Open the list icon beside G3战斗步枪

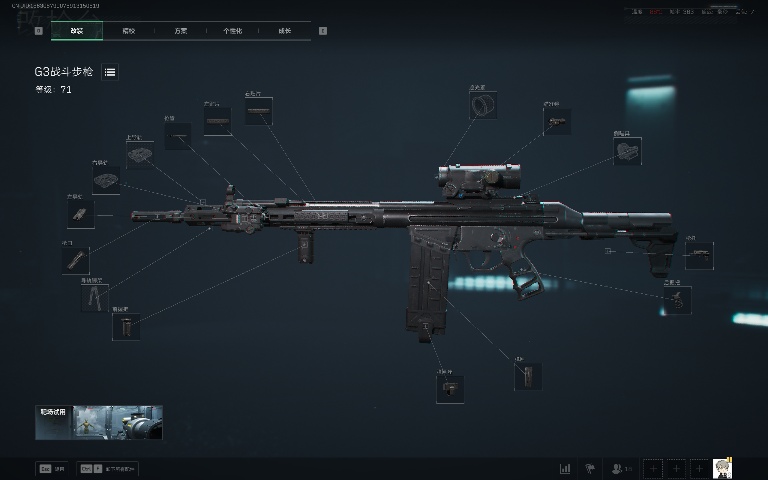click(110, 72)
